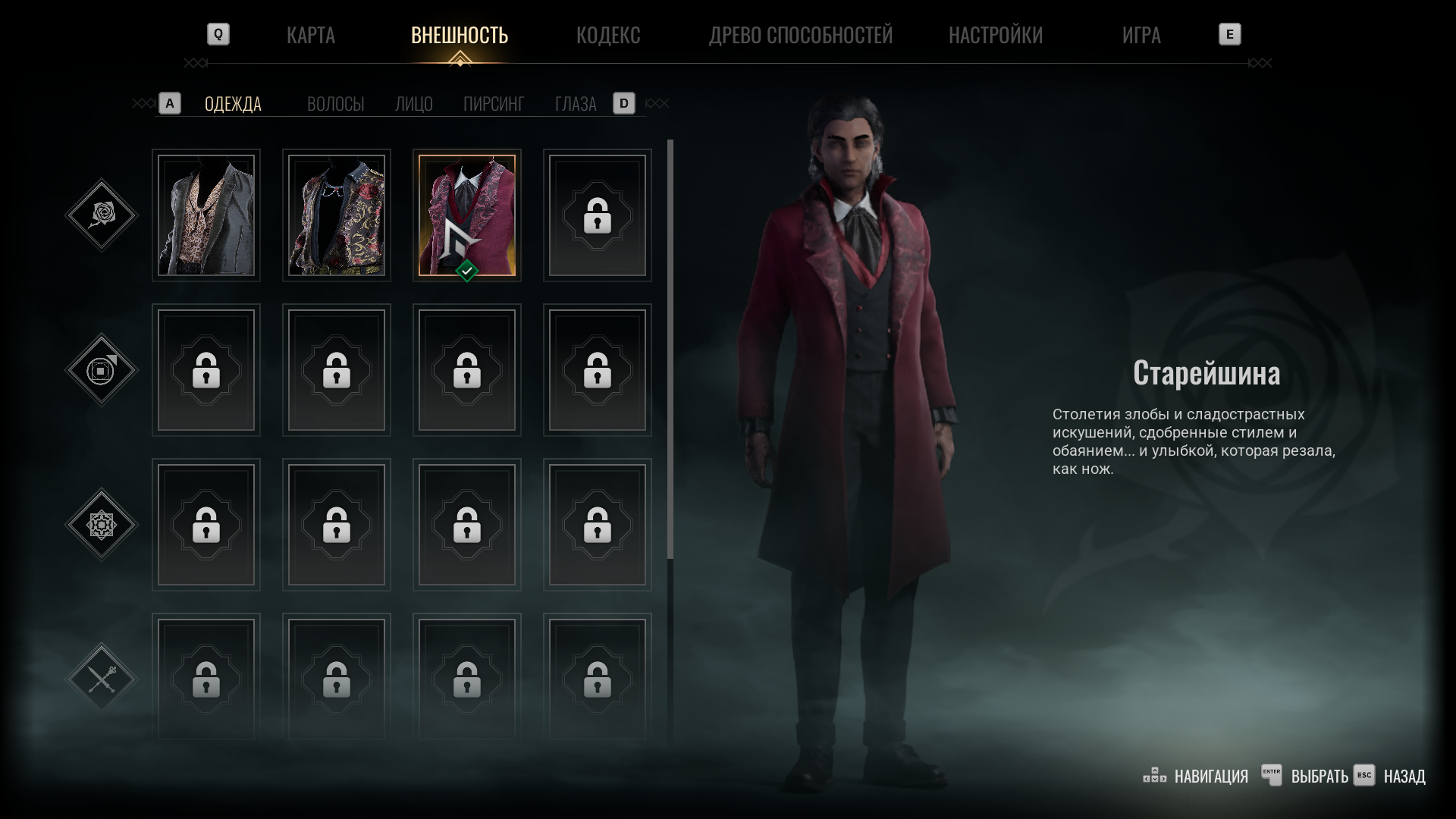The height and width of the screenshot is (819, 1456).
Task: Open the Лицо category
Action: point(413,104)
